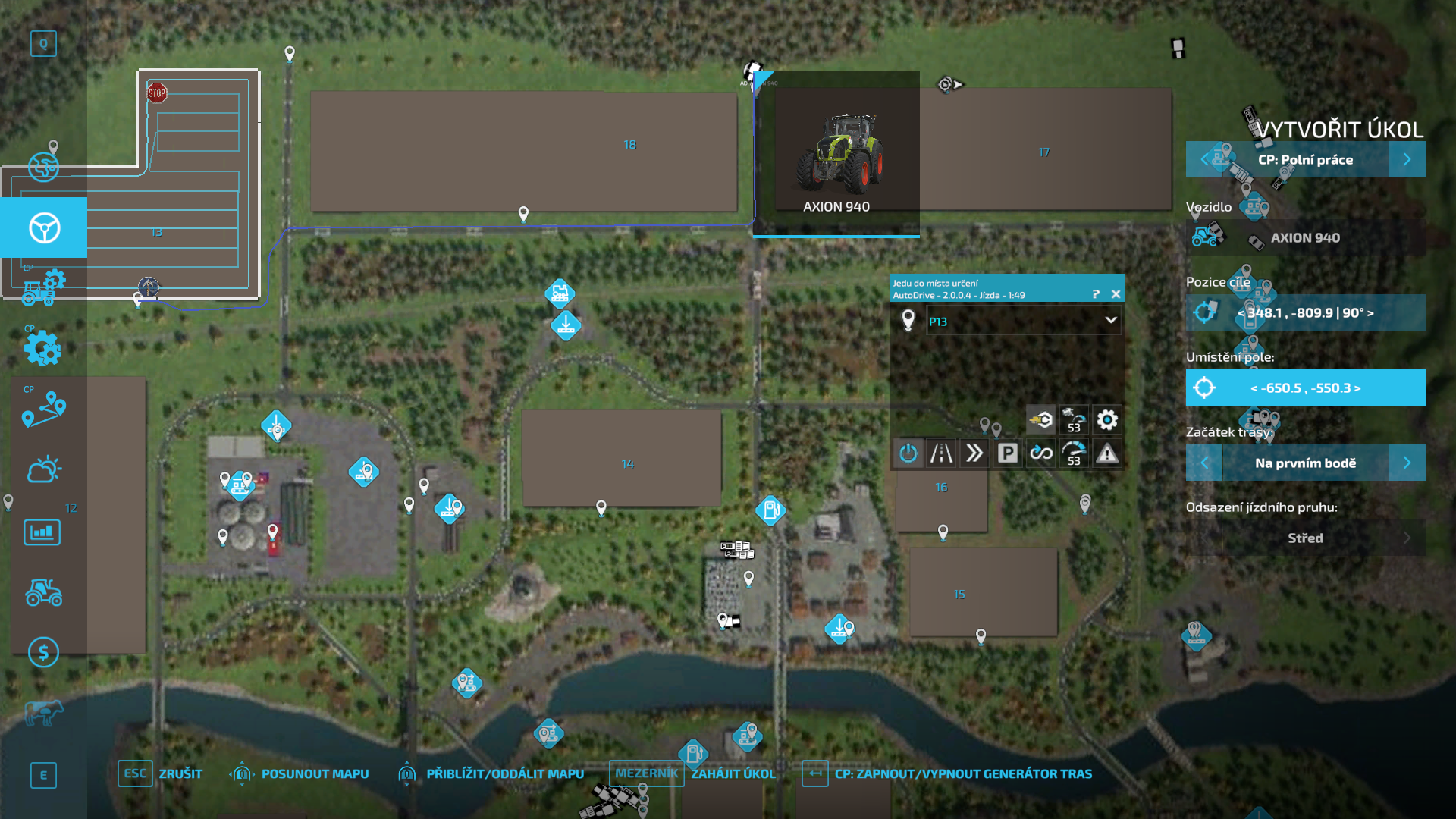Open the vehicles tractor tab
This screenshot has width=1456, height=819.
click(43, 592)
